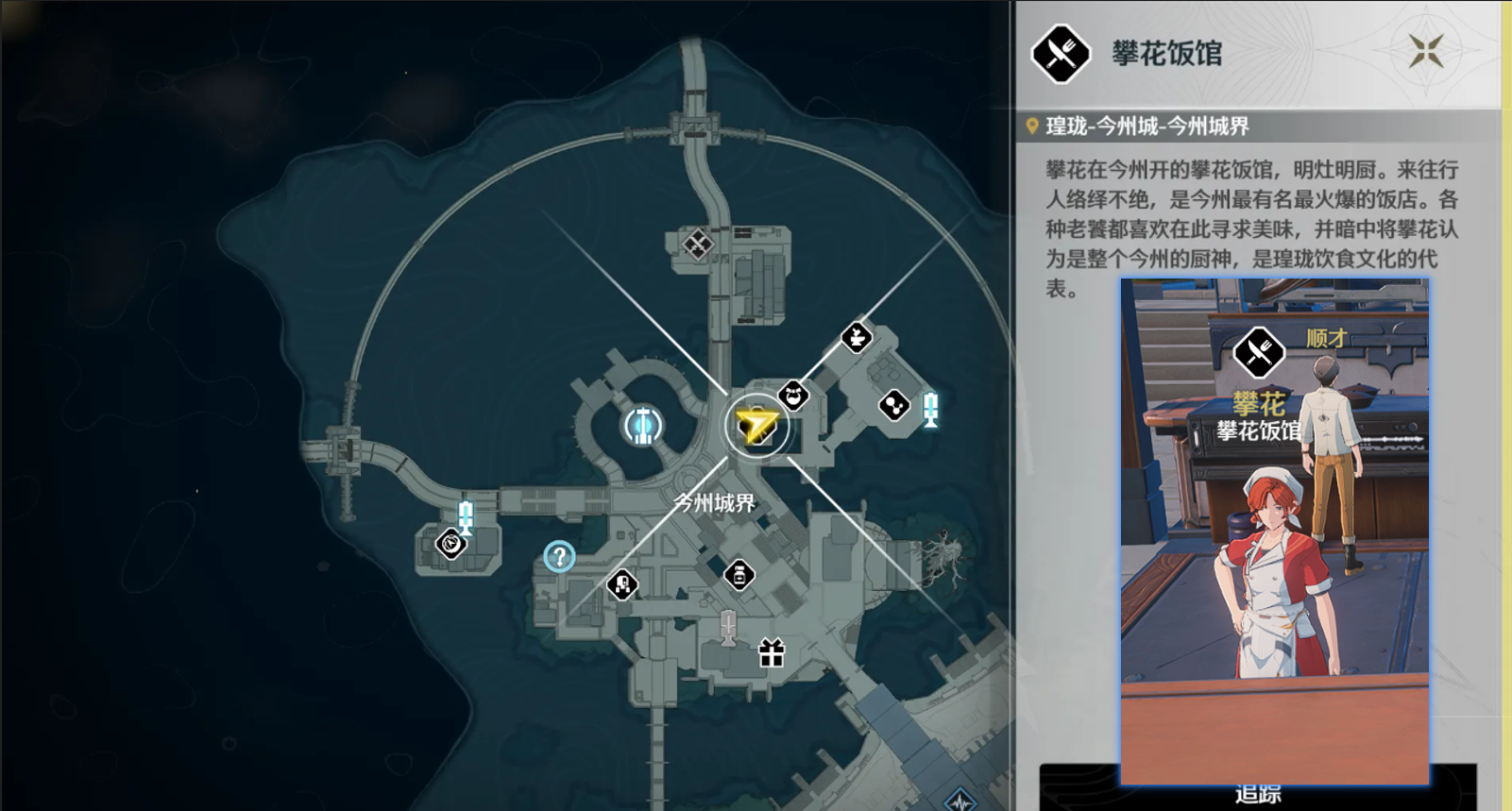
Task: Open the blue question mark marker
Action: [559, 557]
